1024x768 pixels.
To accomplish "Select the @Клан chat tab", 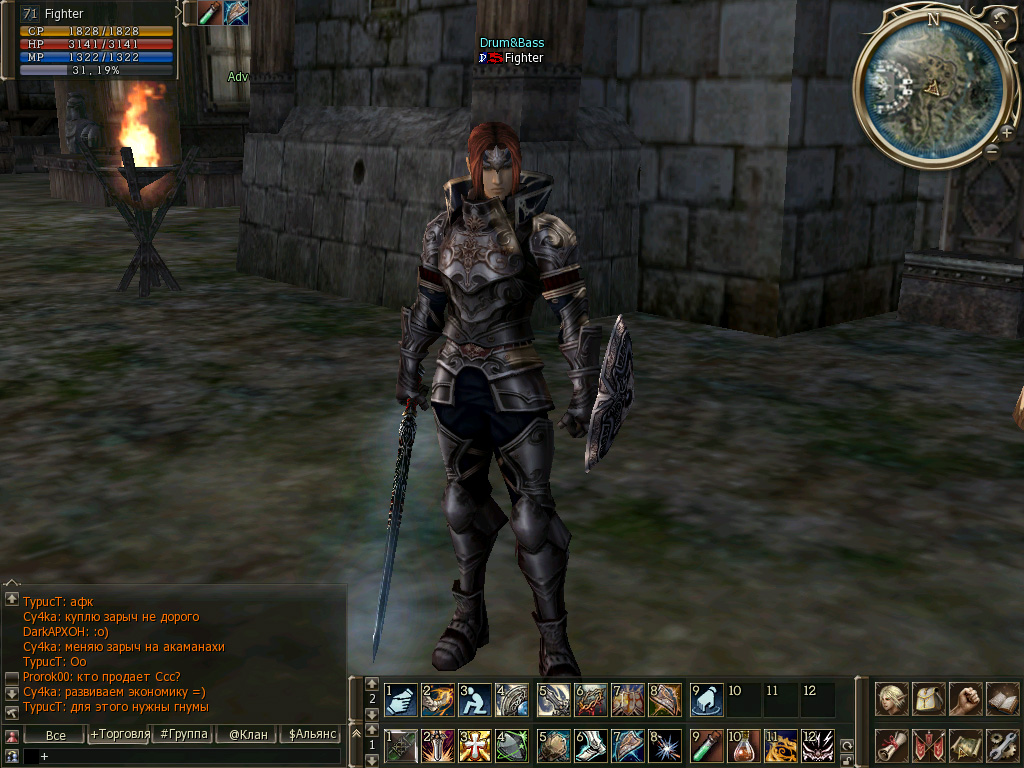I will pos(247,735).
